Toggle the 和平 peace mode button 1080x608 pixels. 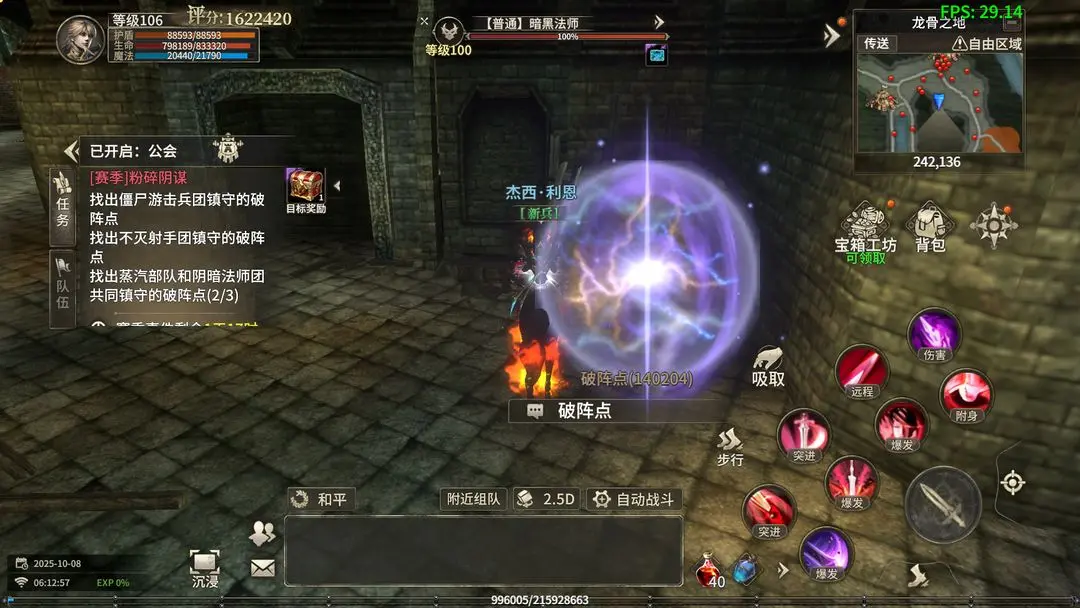click(x=320, y=499)
